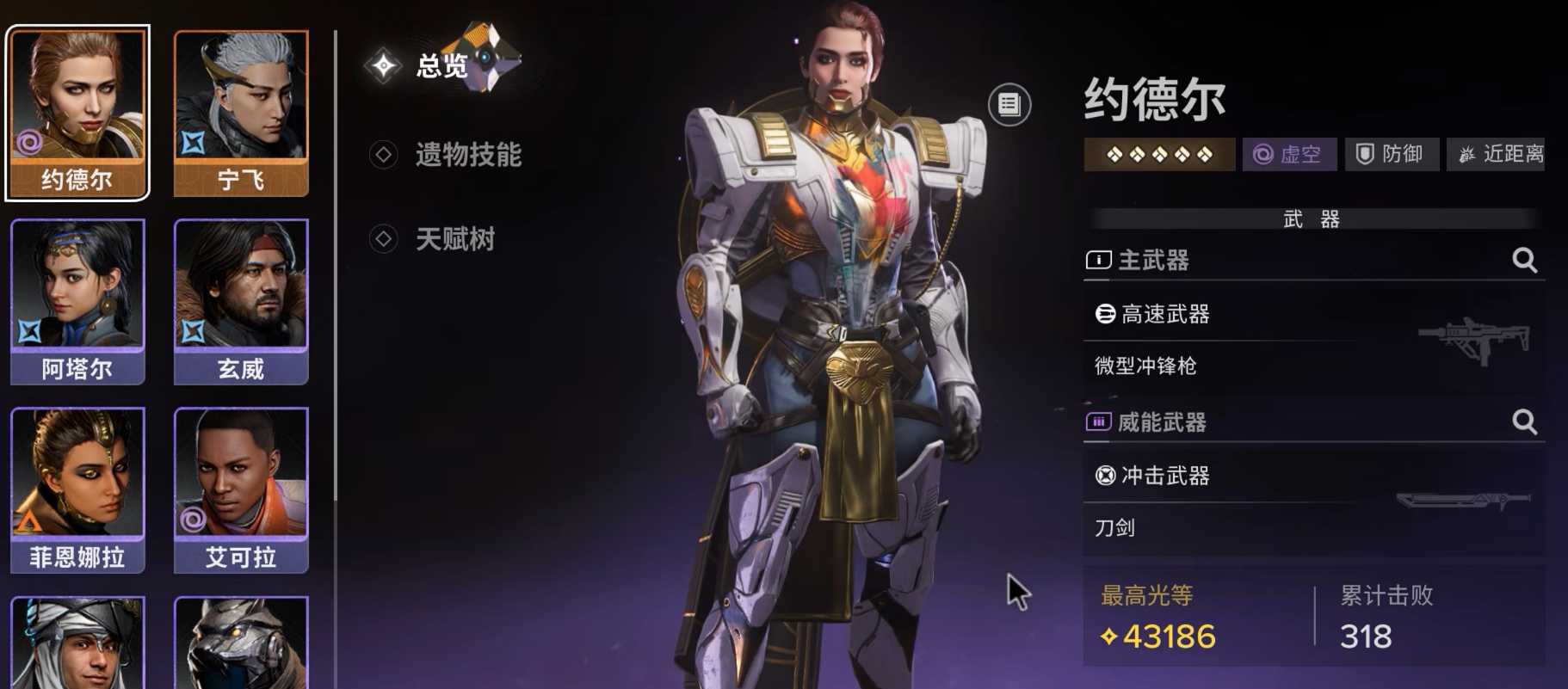Inspect 主武器 with the magnifier icon
This screenshot has width=1568, height=689.
(1524, 260)
